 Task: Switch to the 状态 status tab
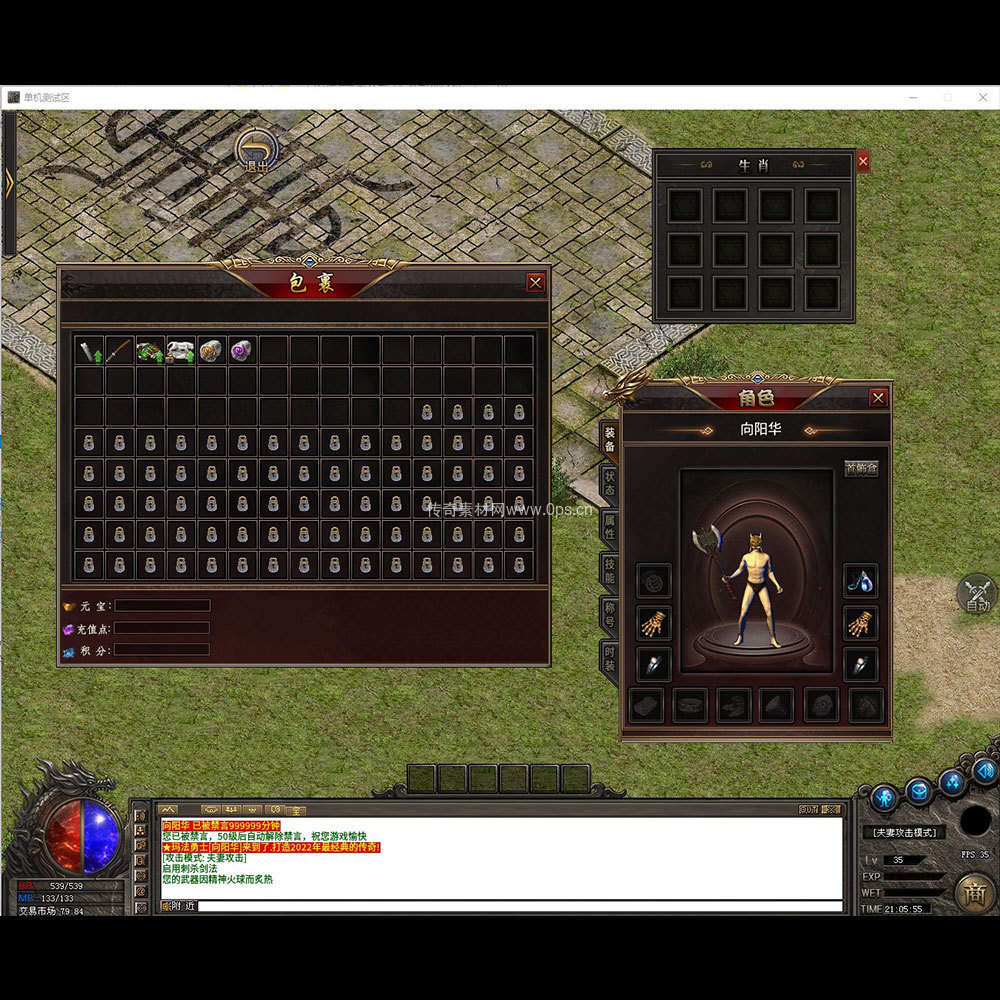[x=608, y=483]
